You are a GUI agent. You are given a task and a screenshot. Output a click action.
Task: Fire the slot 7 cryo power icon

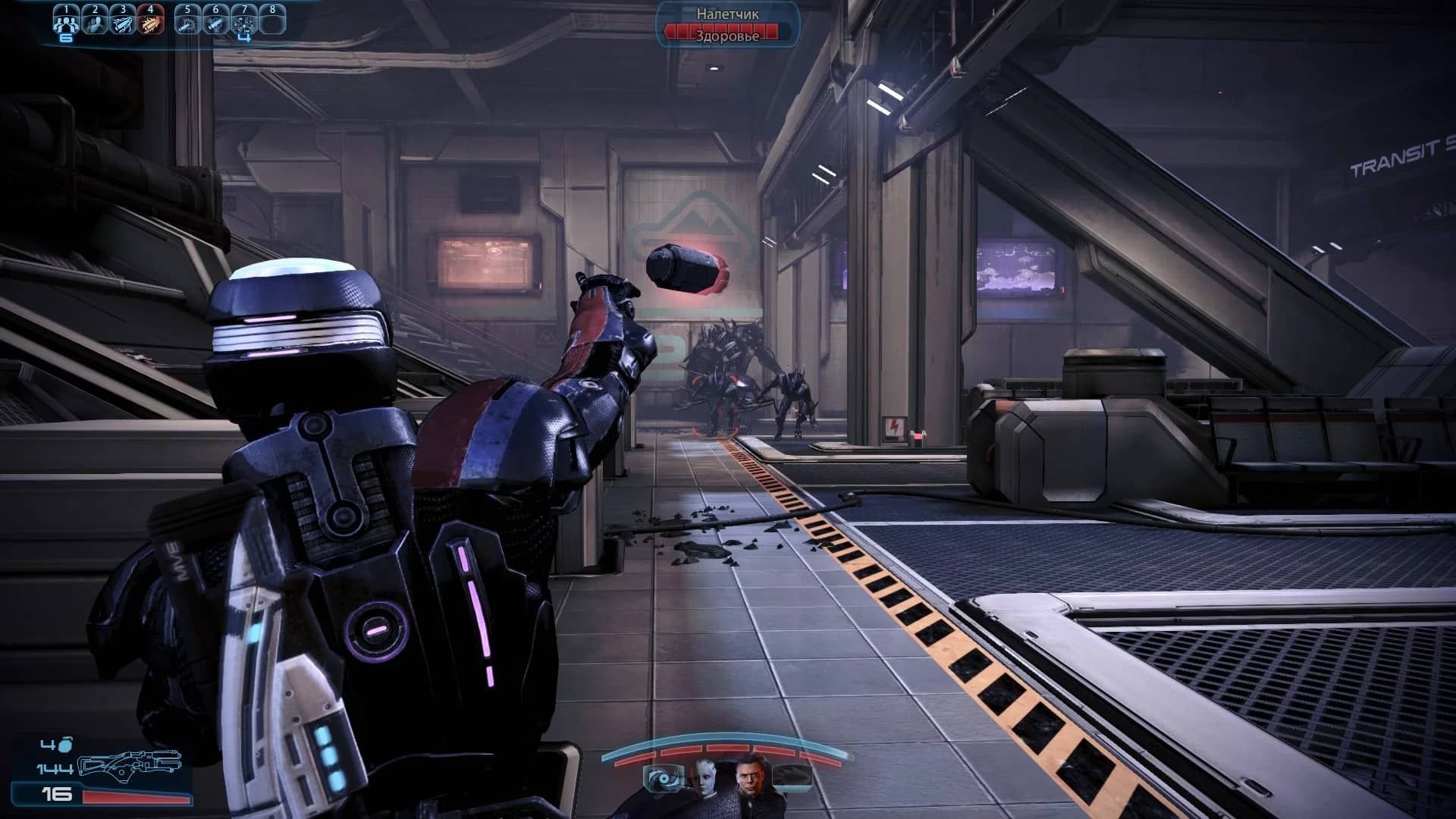point(244,19)
